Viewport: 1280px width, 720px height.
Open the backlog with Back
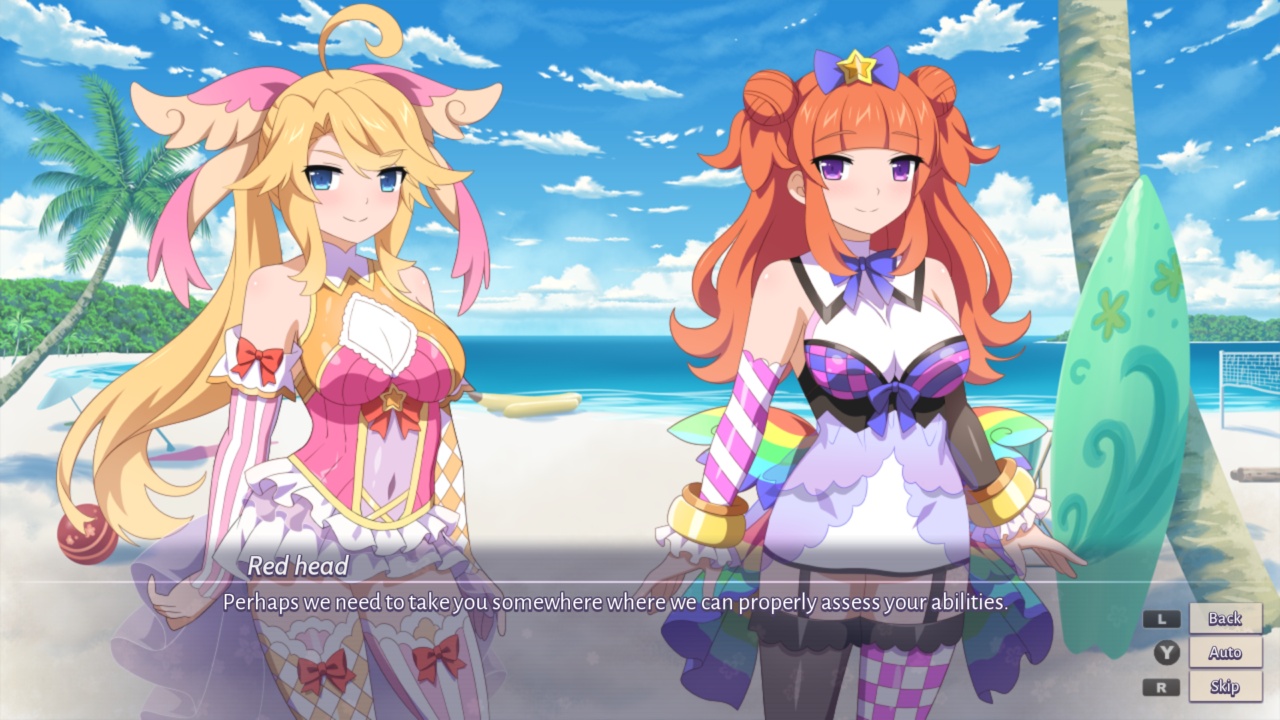(x=1224, y=619)
